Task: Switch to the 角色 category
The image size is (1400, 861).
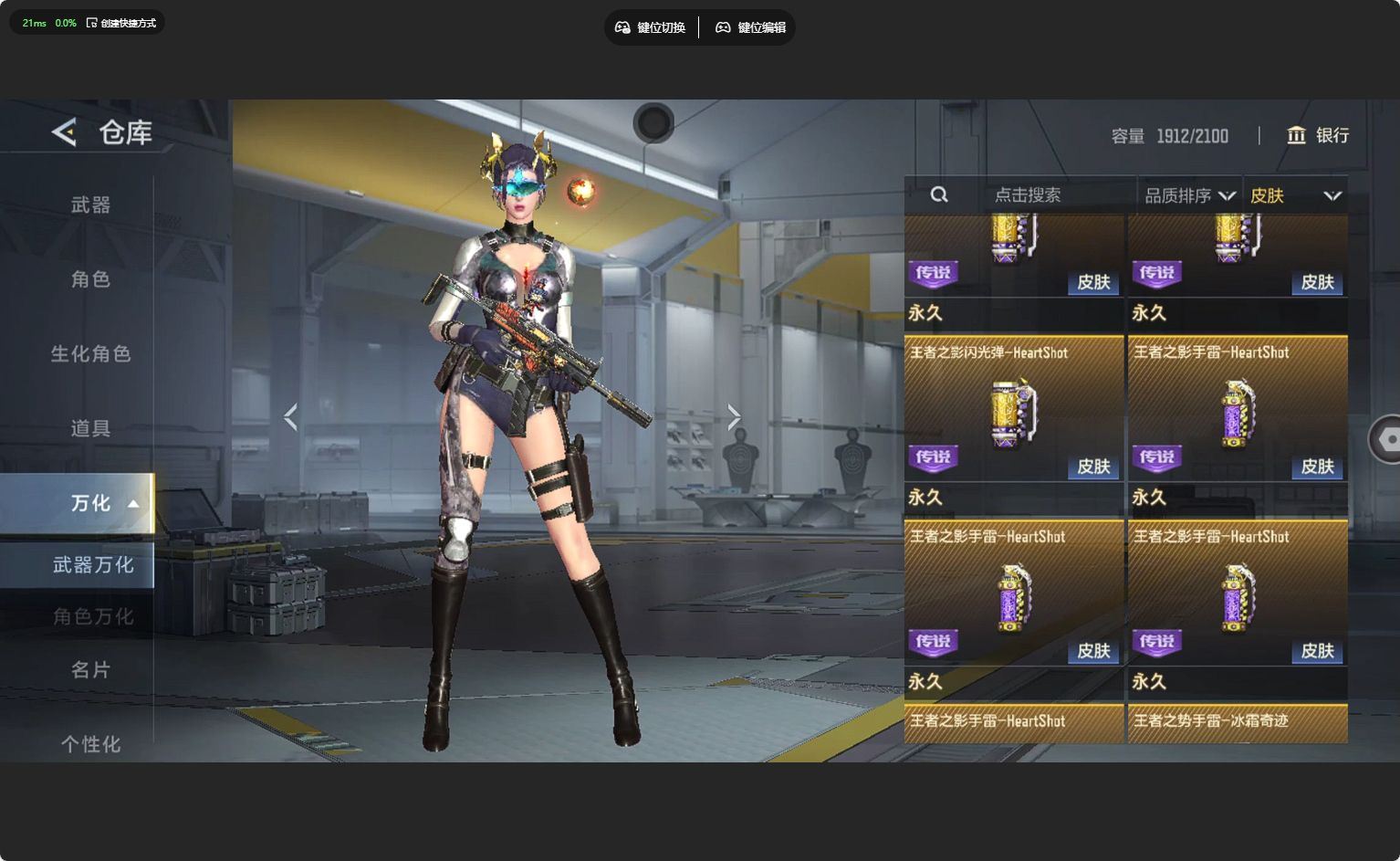Action: point(90,279)
